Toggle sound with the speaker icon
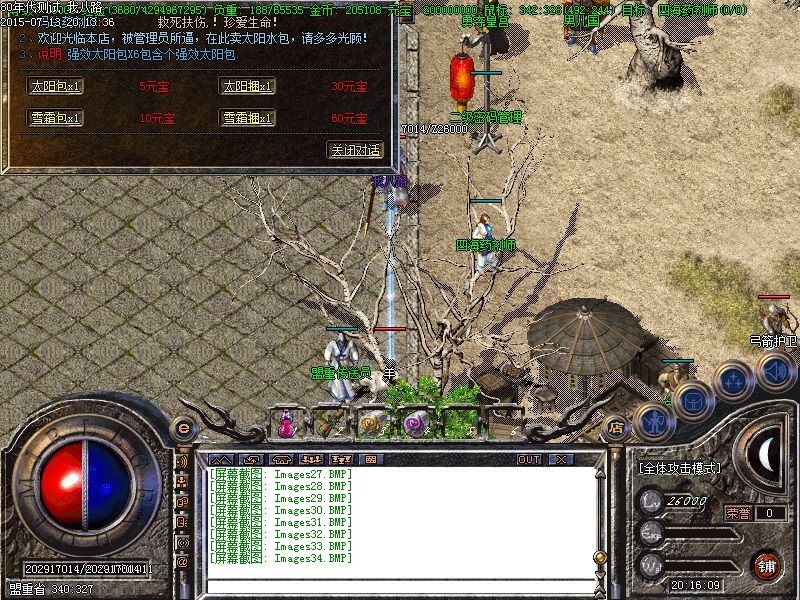Viewport: 800px width, 600px height. point(775,372)
